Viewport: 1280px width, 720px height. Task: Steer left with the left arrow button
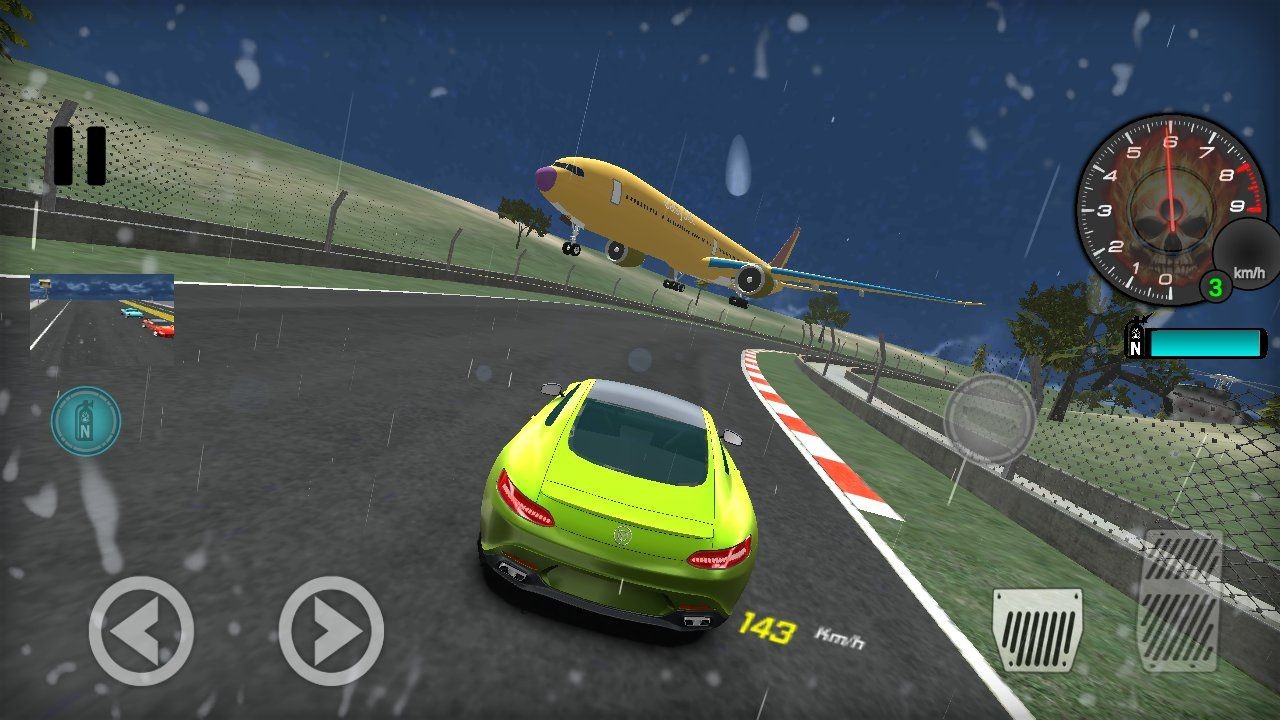point(141,630)
